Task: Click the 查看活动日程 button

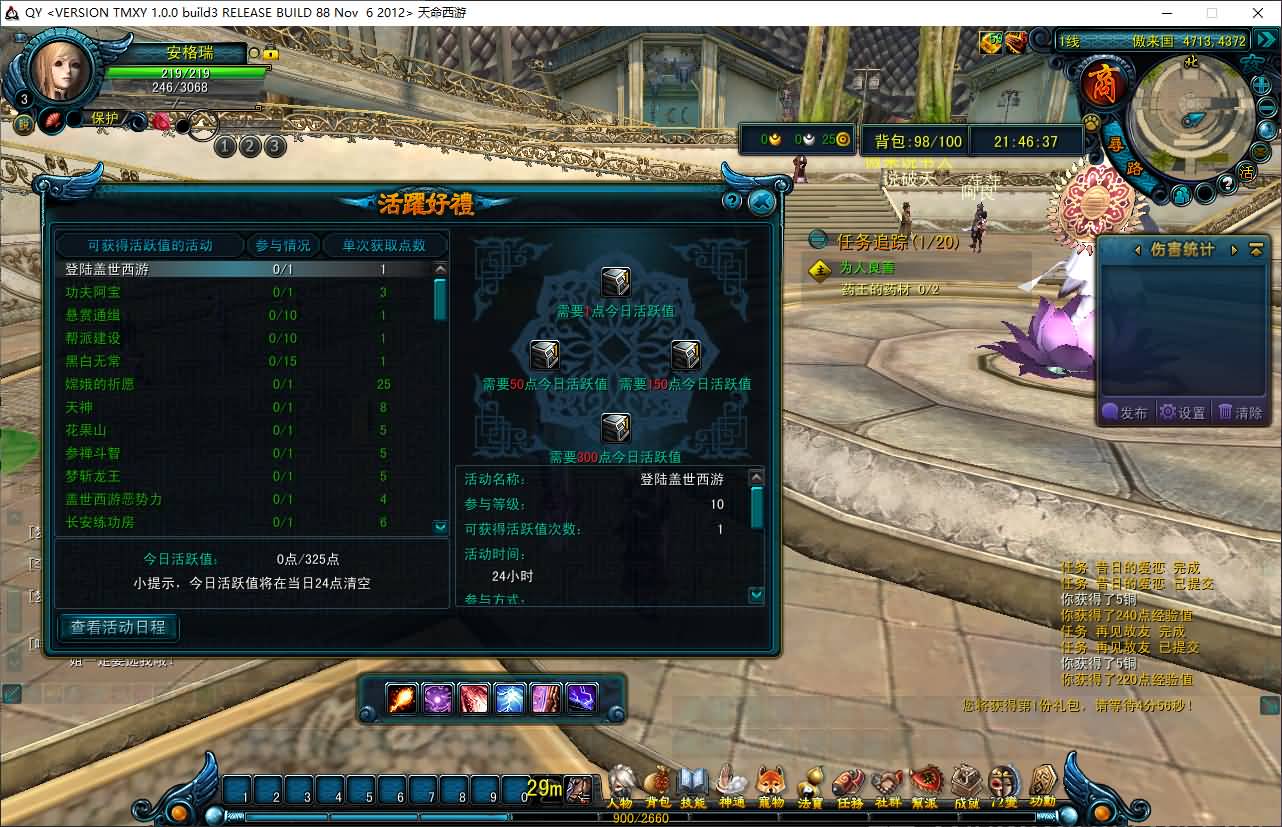Action: click(118, 628)
